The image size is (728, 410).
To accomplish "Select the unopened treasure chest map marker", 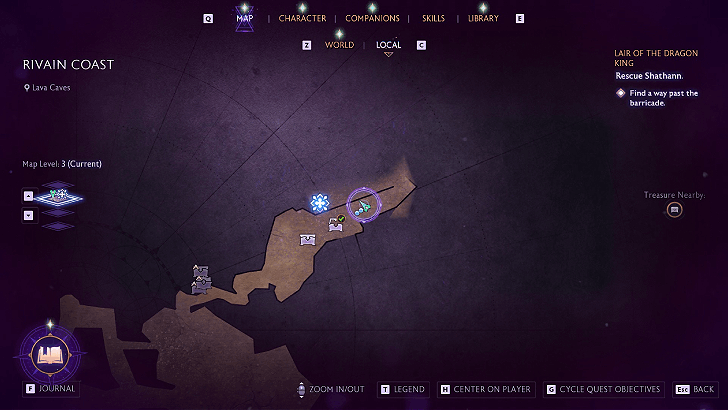I will point(308,239).
